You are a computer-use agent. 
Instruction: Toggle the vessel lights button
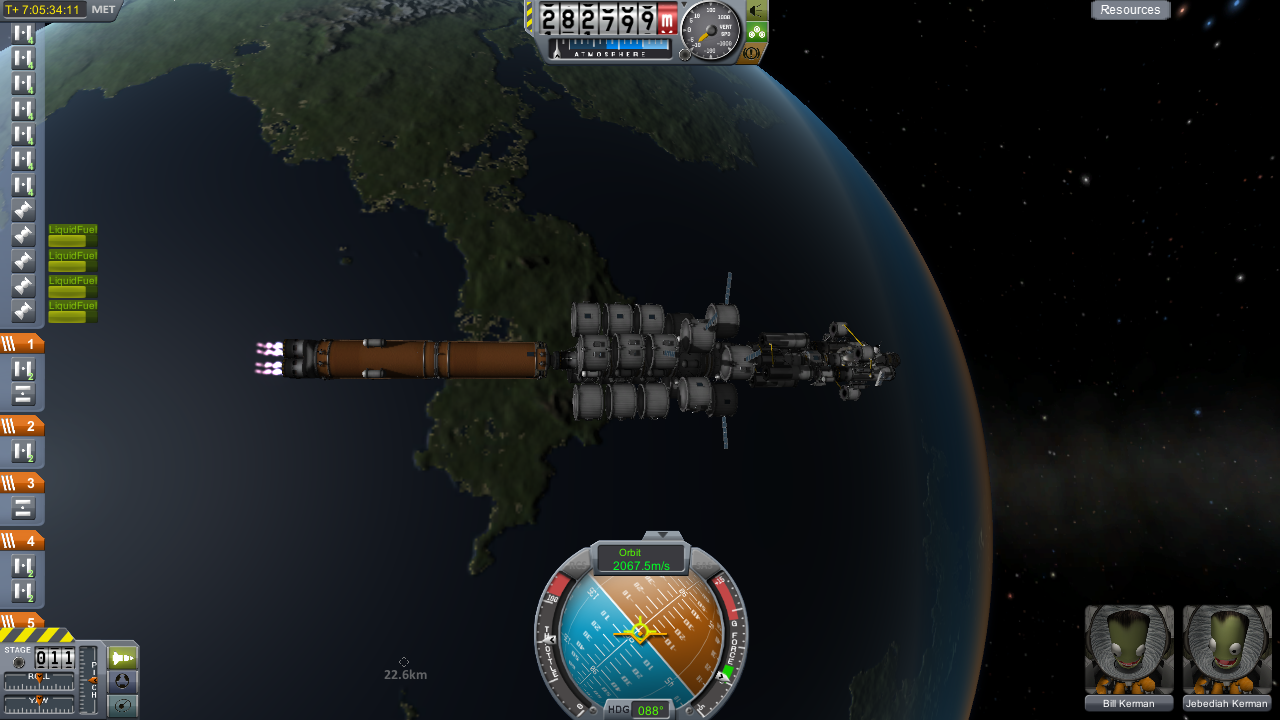[x=756, y=10]
